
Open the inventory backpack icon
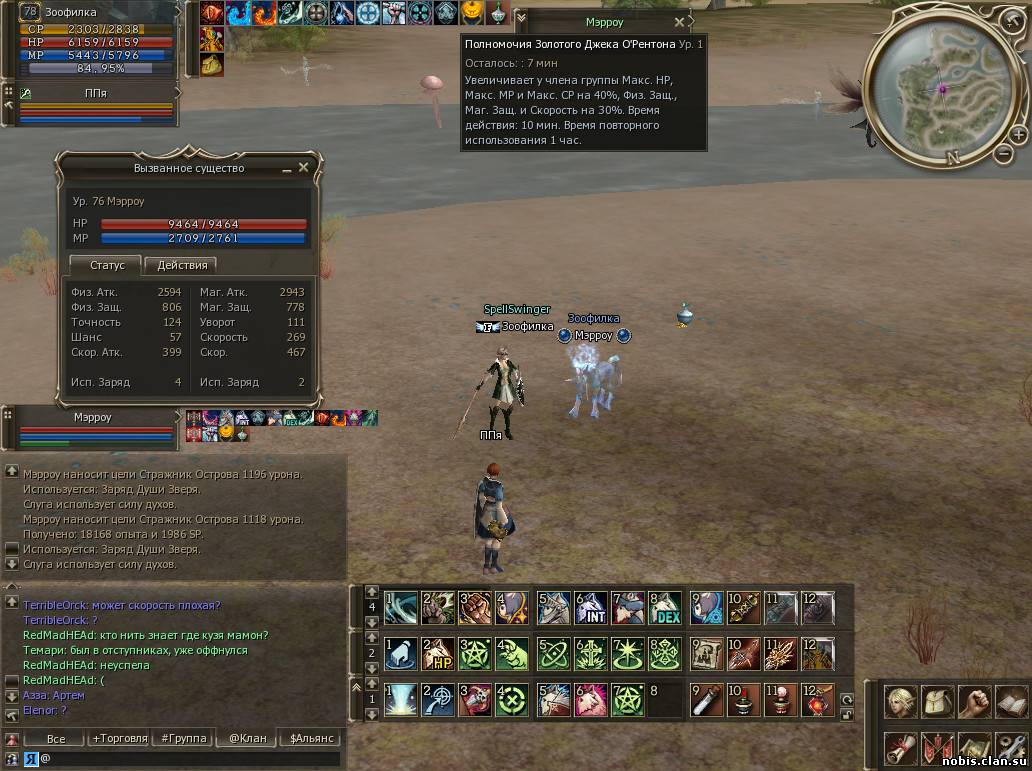pyautogui.click(x=937, y=701)
